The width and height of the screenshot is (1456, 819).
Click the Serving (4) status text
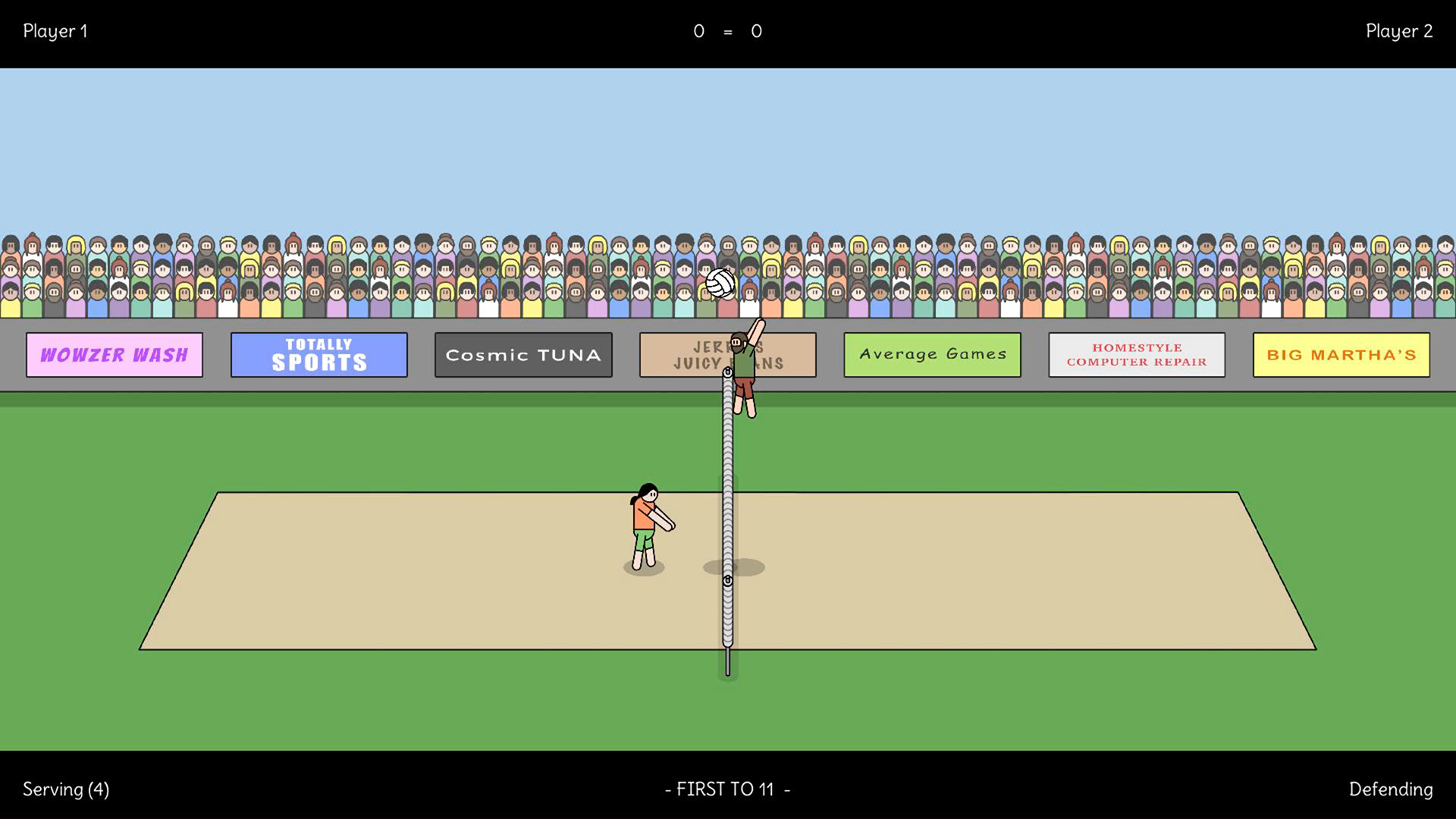[x=65, y=789]
